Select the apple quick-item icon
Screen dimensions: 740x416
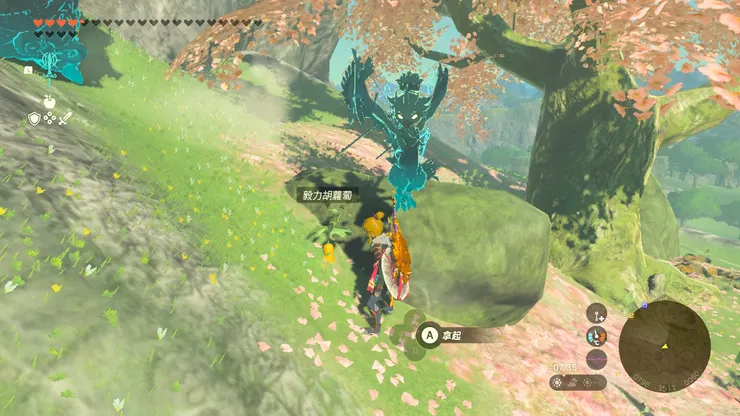tap(48, 101)
